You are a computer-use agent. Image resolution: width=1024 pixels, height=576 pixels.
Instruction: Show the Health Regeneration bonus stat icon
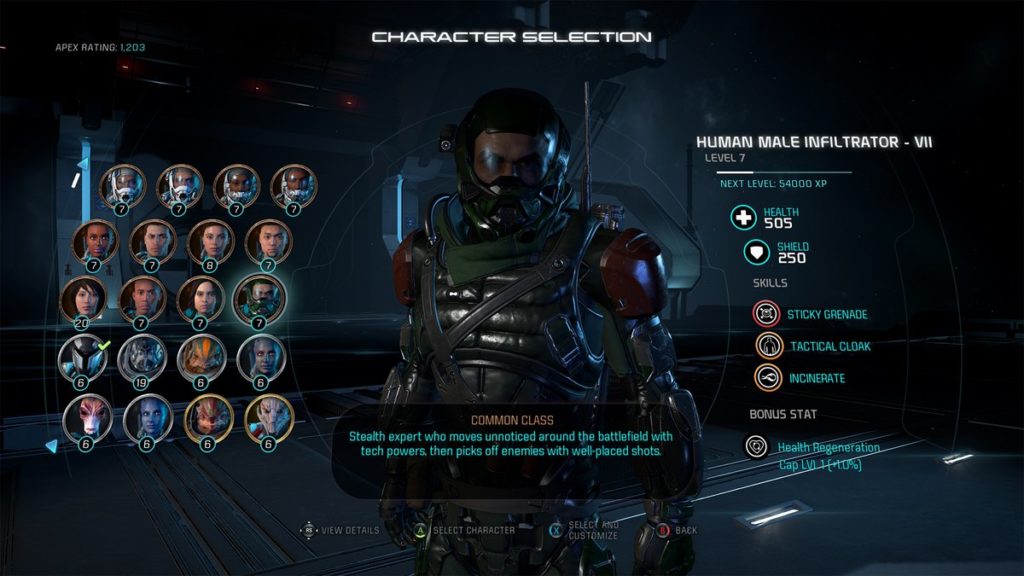click(757, 447)
